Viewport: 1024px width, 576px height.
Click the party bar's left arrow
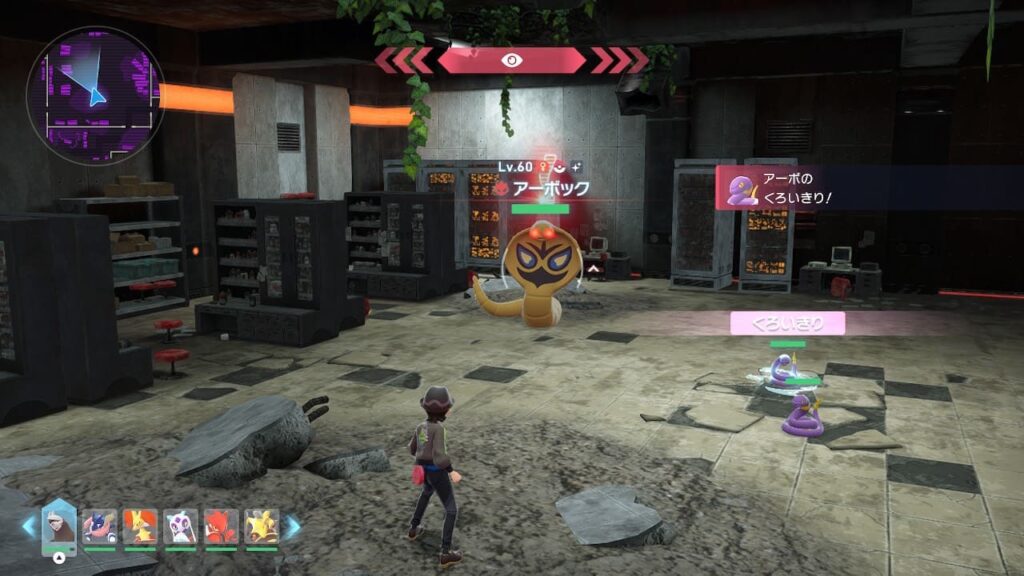pyautogui.click(x=28, y=527)
